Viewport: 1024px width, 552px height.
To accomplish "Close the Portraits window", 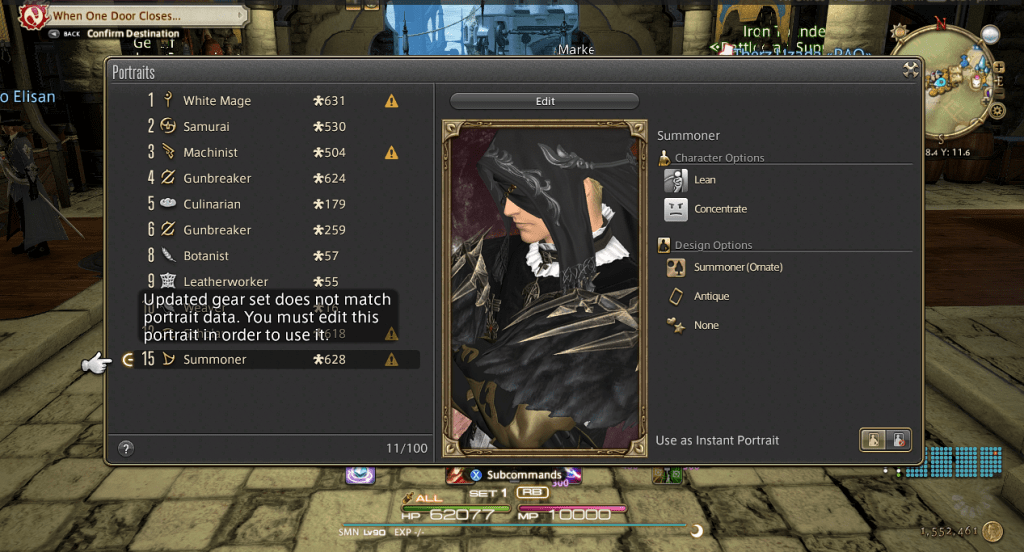I will point(910,70).
